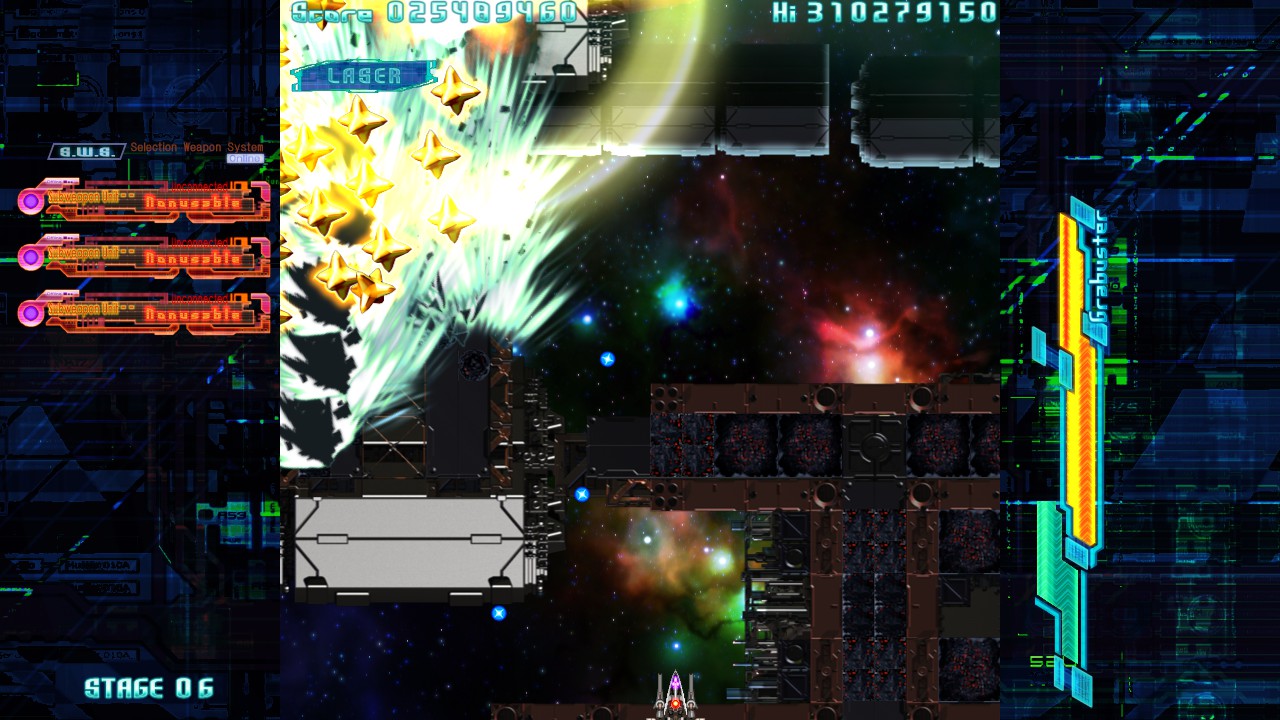Select the LASER weapon indicator

point(365,76)
